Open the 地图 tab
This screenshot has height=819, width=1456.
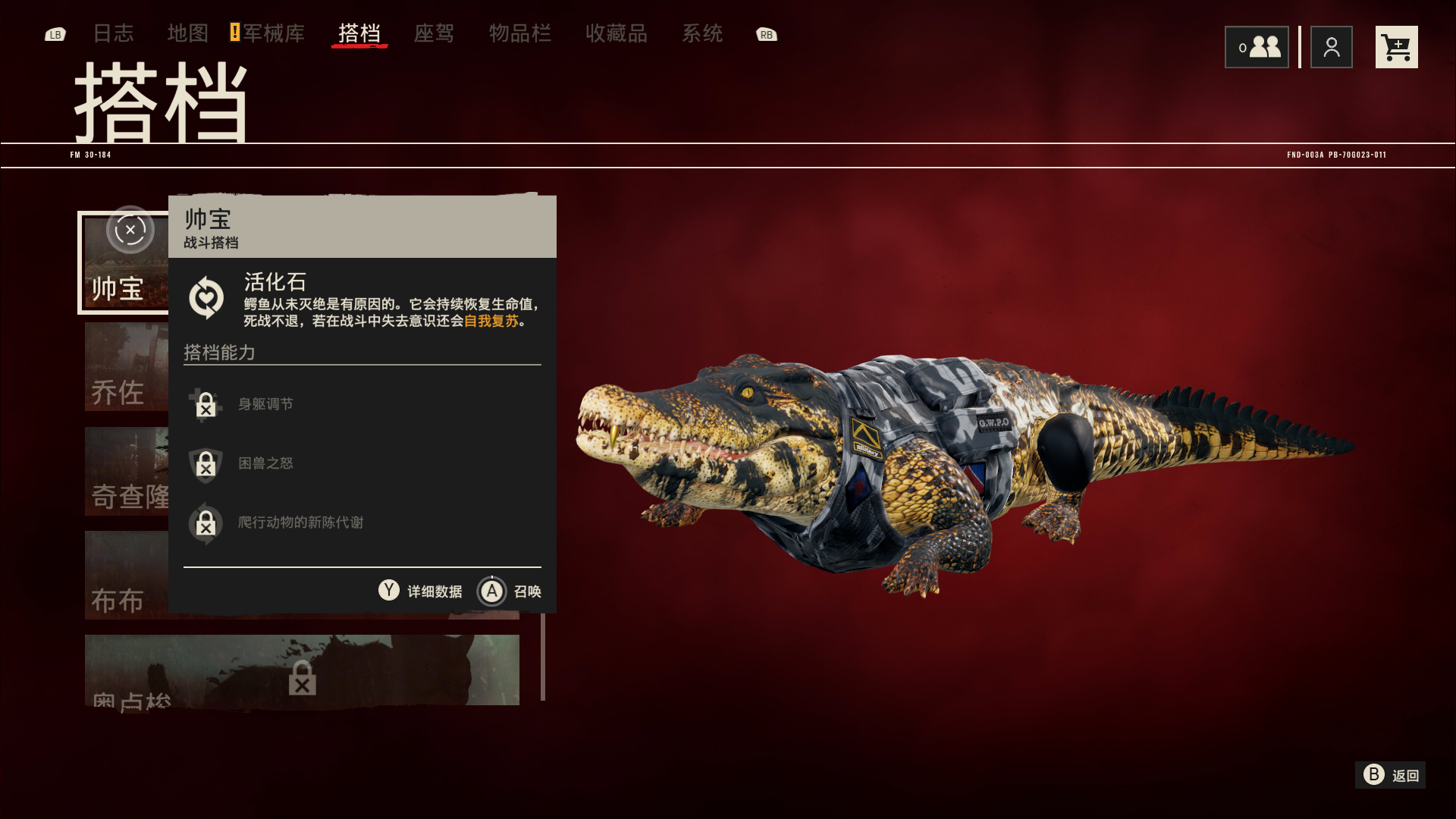187,33
